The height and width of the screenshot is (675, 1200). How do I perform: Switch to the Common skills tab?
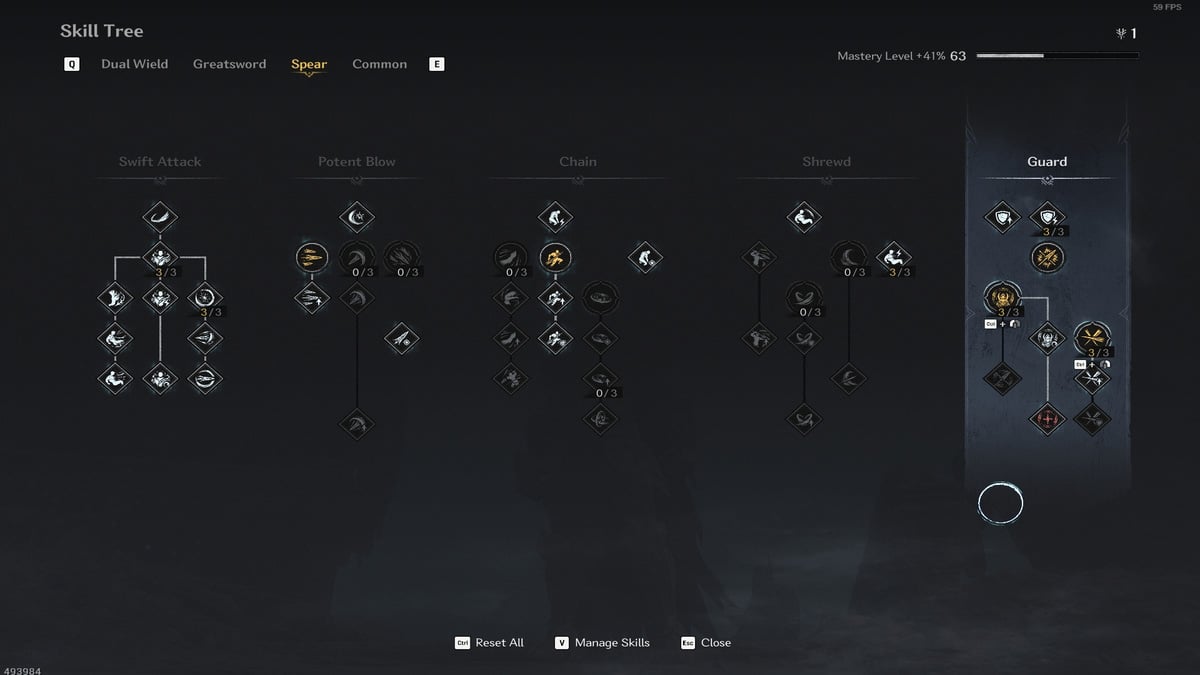[379, 64]
